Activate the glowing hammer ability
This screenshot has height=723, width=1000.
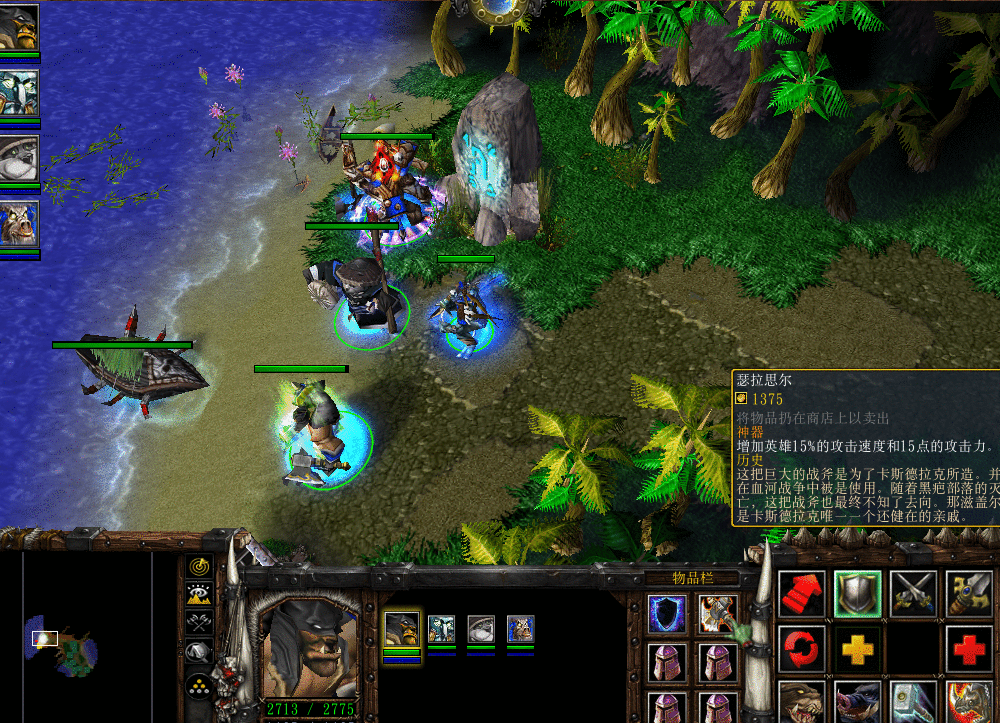(913, 702)
